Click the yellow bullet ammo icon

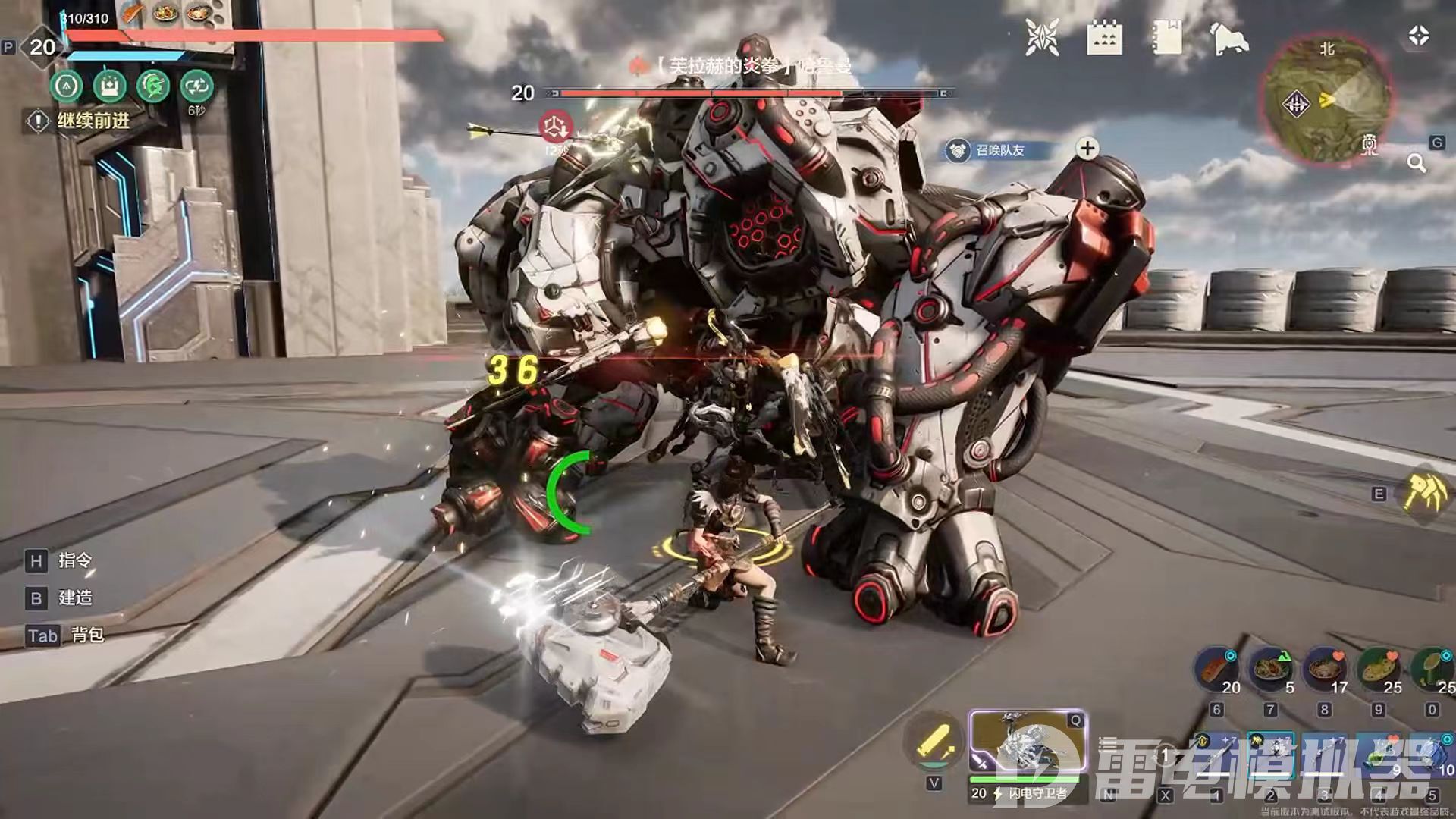point(934,741)
